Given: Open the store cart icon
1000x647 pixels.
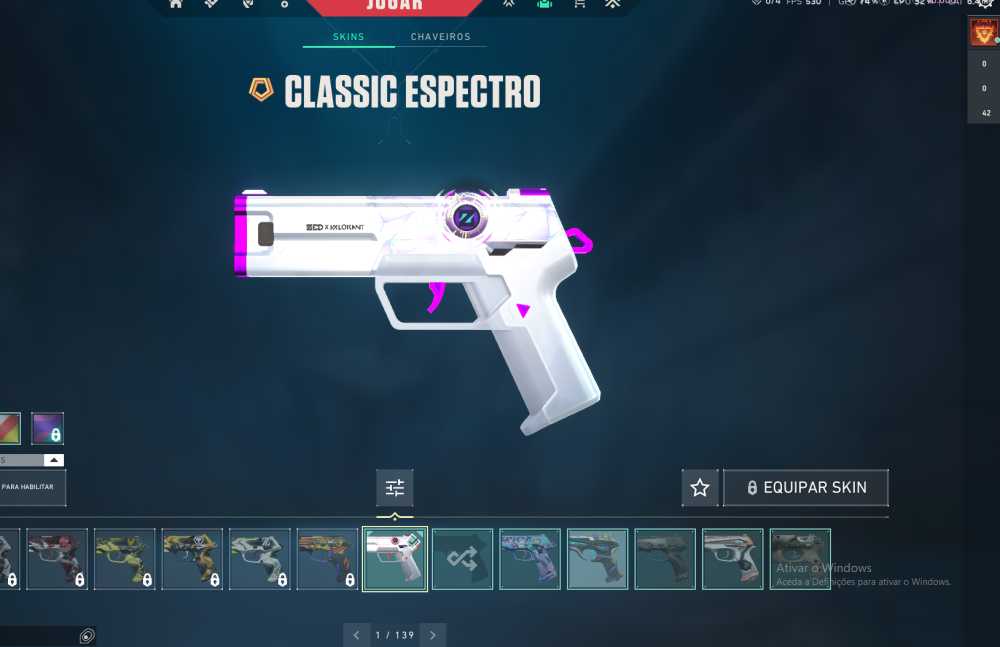Looking at the screenshot, I should click(x=579, y=4).
